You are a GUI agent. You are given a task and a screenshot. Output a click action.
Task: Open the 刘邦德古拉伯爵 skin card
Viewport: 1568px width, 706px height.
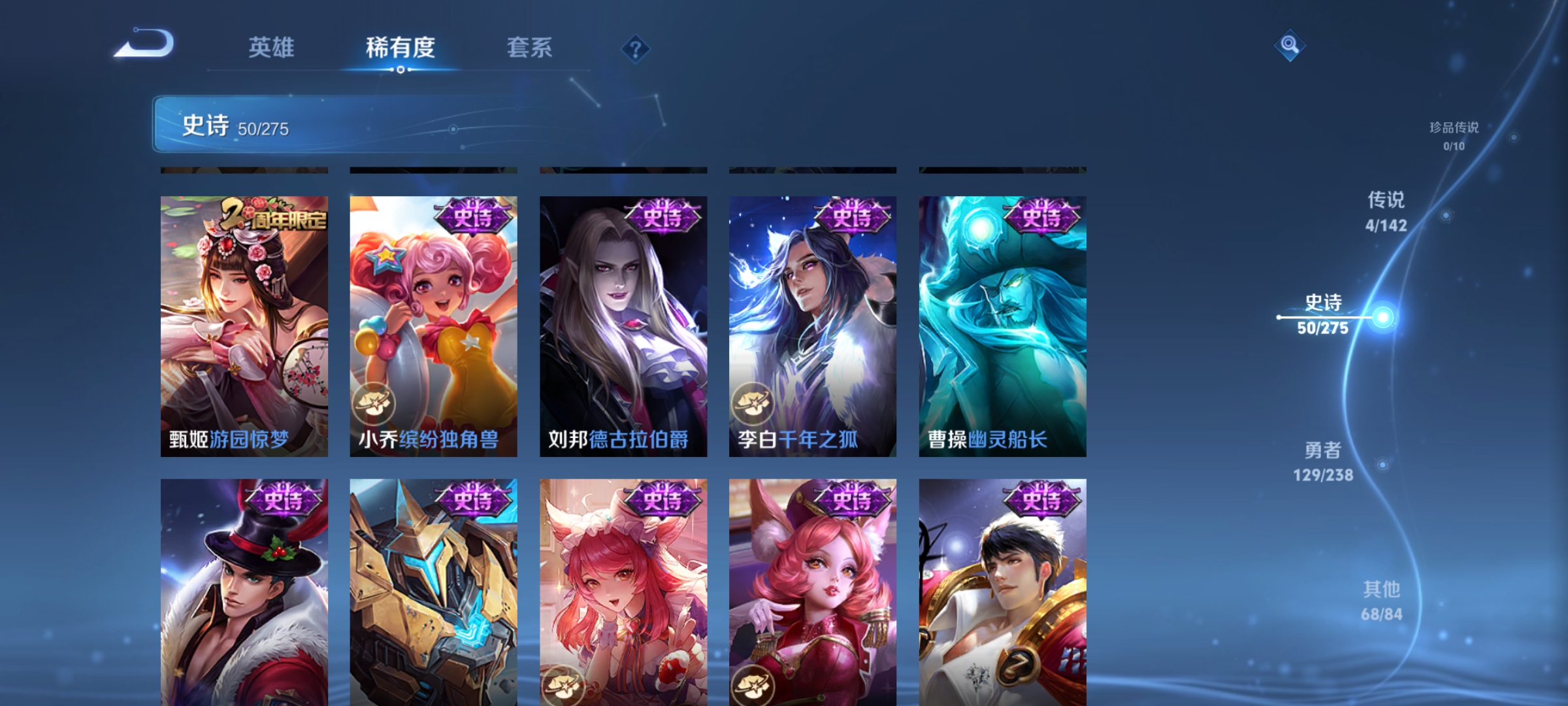622,320
